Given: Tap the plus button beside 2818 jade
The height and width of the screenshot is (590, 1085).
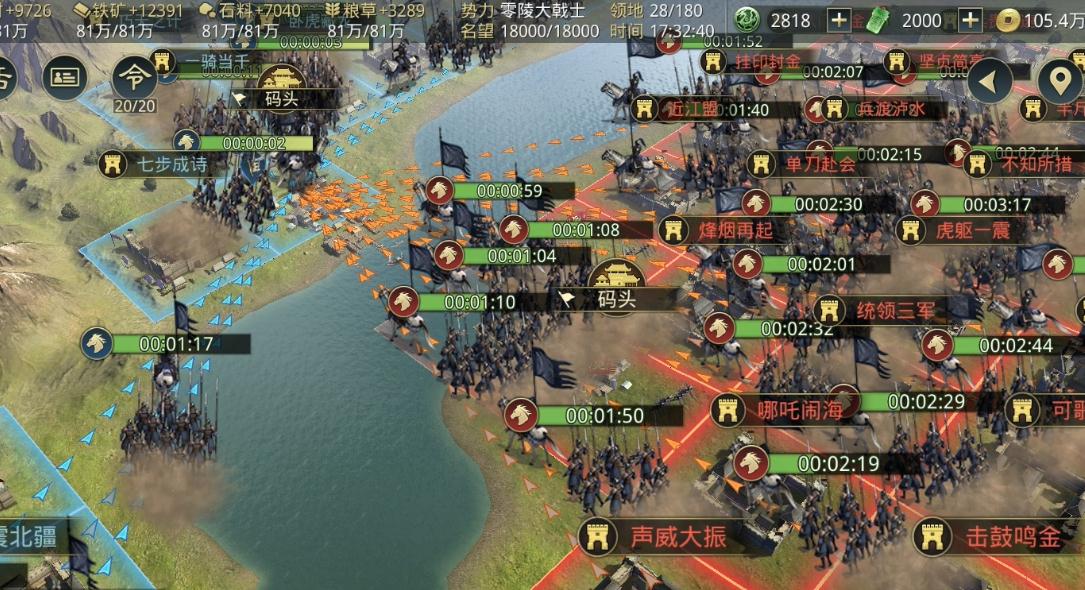Looking at the screenshot, I should coord(840,20).
